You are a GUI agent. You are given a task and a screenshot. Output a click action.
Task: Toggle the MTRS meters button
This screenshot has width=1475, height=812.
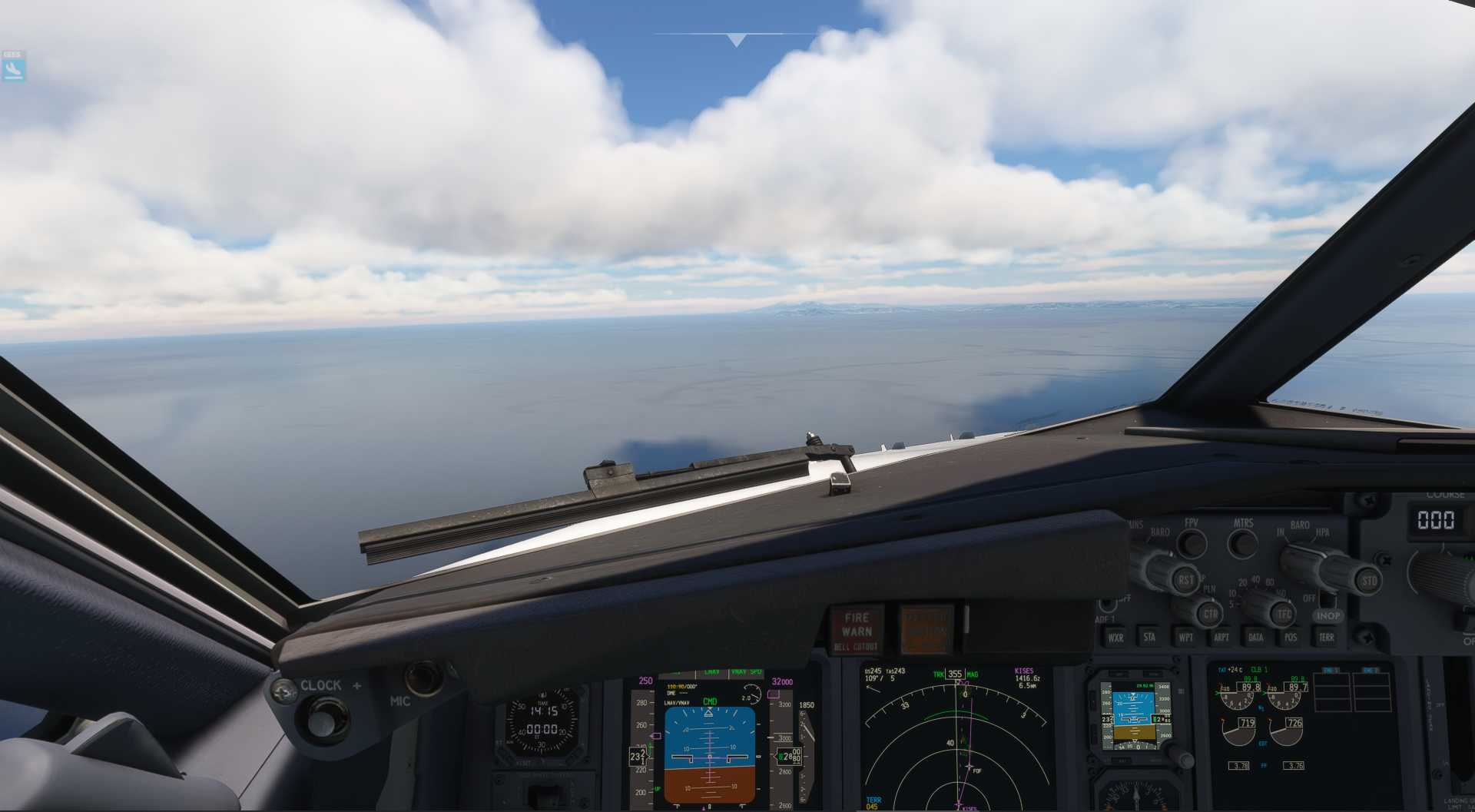click(x=1243, y=544)
